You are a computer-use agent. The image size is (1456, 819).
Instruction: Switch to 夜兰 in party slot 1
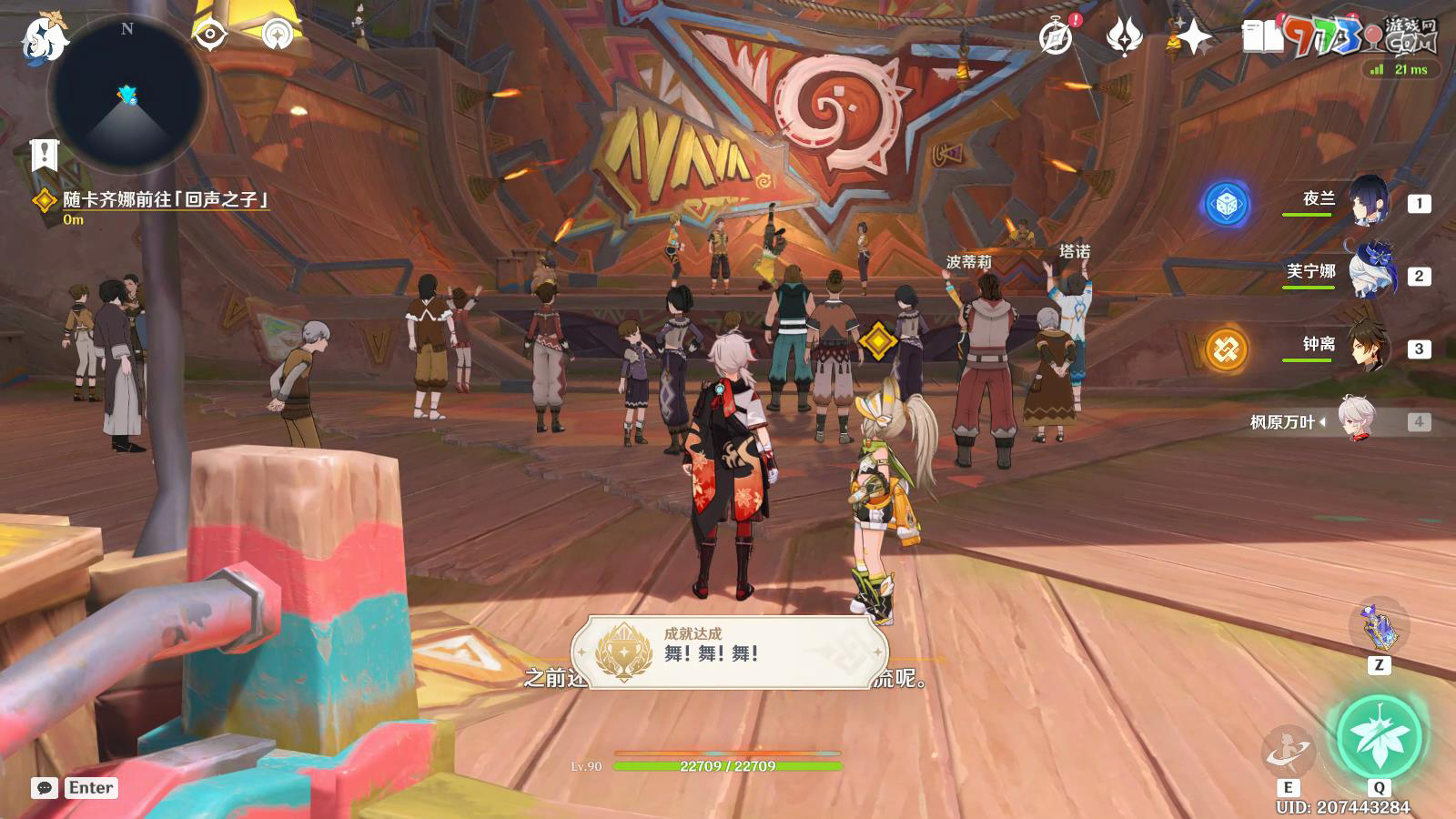point(1370,201)
